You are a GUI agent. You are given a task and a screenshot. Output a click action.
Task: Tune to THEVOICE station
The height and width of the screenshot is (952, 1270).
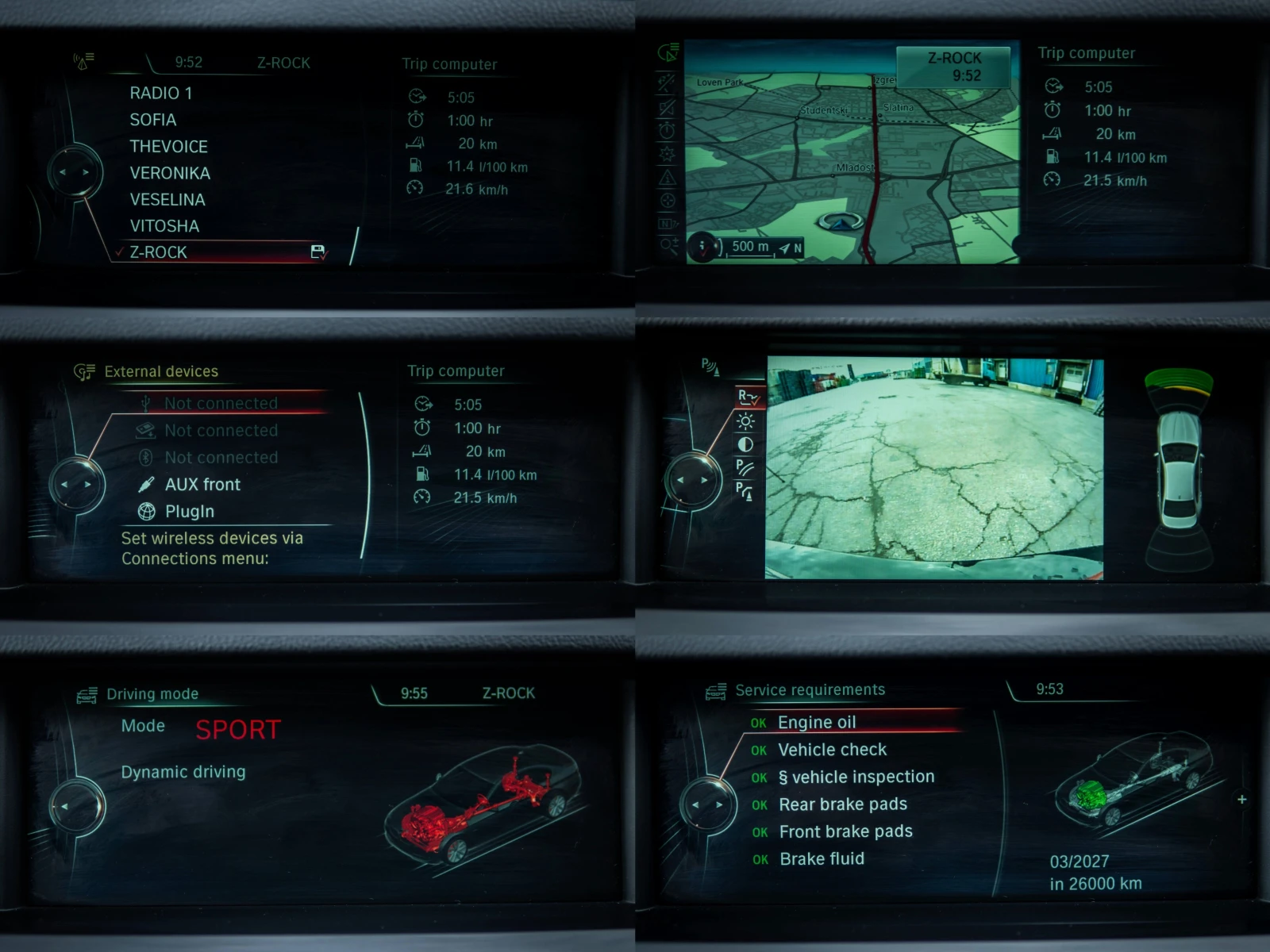tap(168, 147)
